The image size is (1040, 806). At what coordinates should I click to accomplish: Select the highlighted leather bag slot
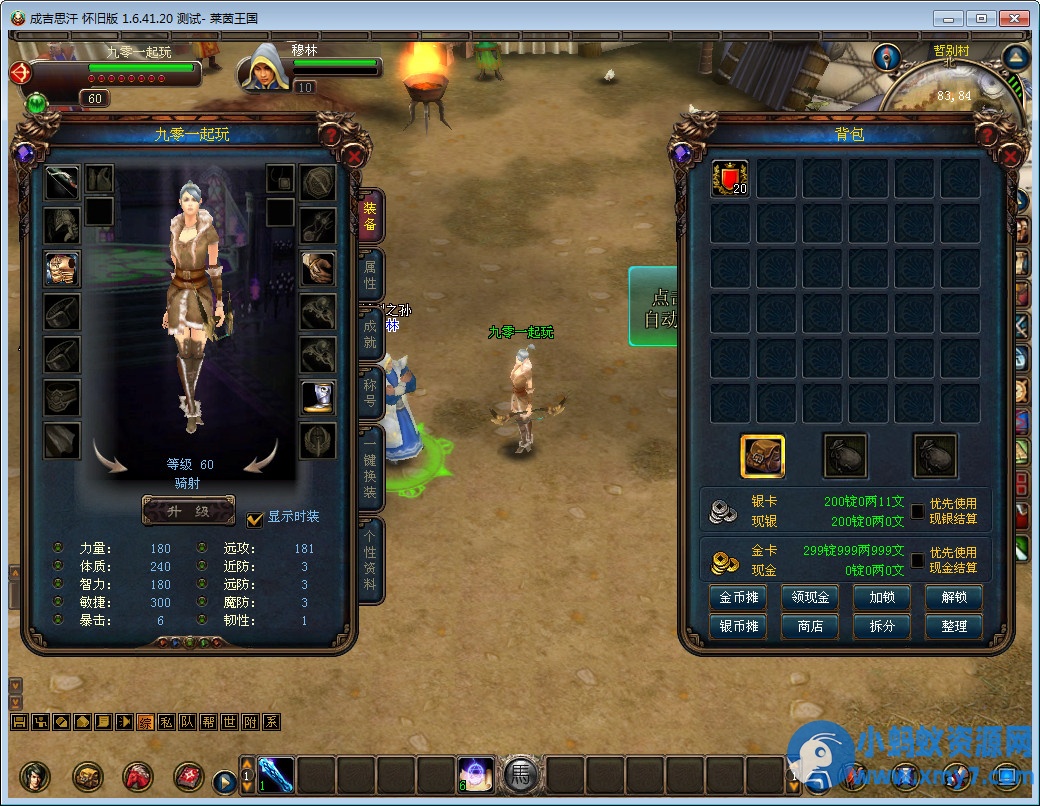point(762,456)
